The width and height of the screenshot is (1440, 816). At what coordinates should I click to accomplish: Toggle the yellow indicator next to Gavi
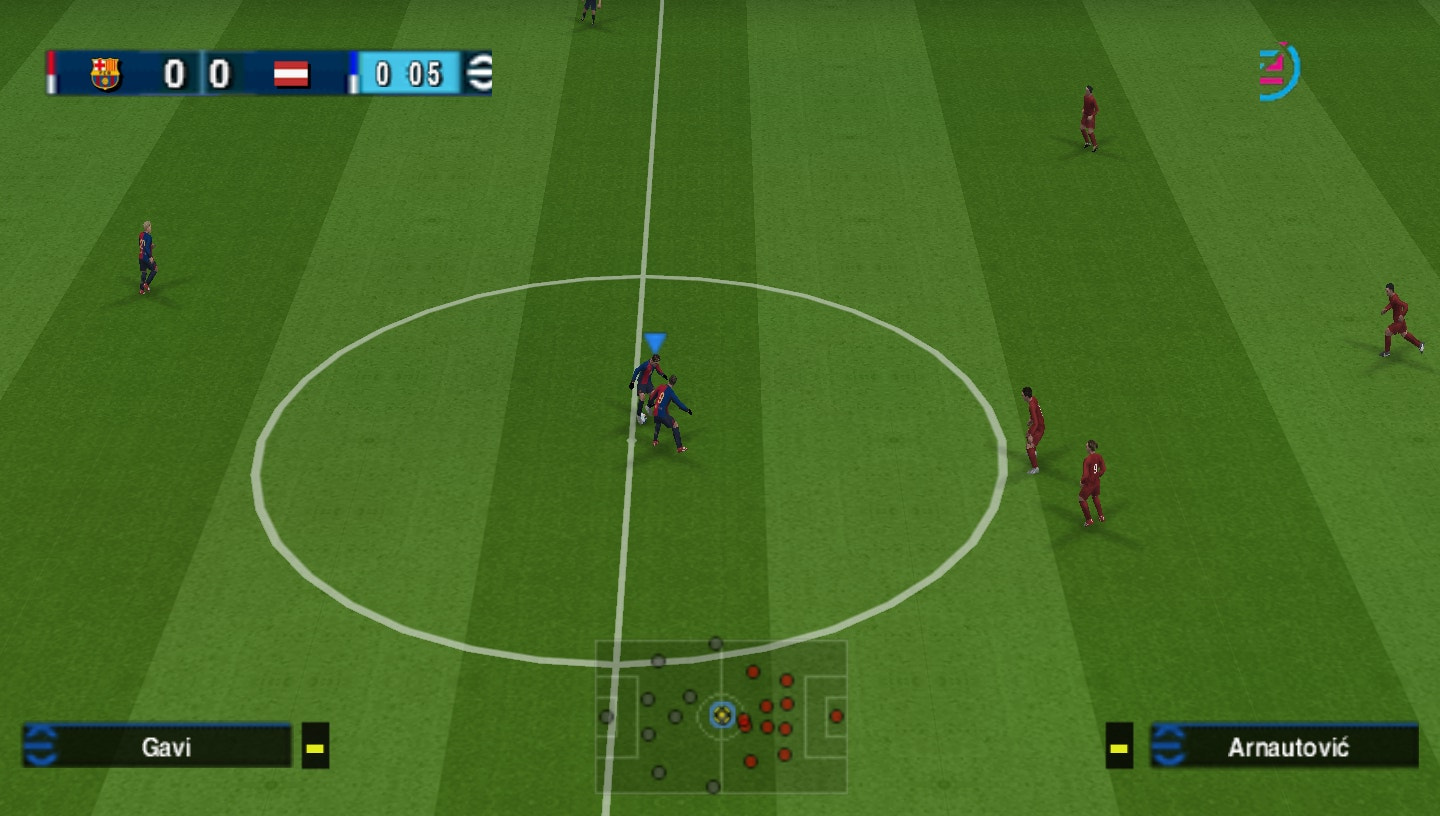[x=314, y=746]
